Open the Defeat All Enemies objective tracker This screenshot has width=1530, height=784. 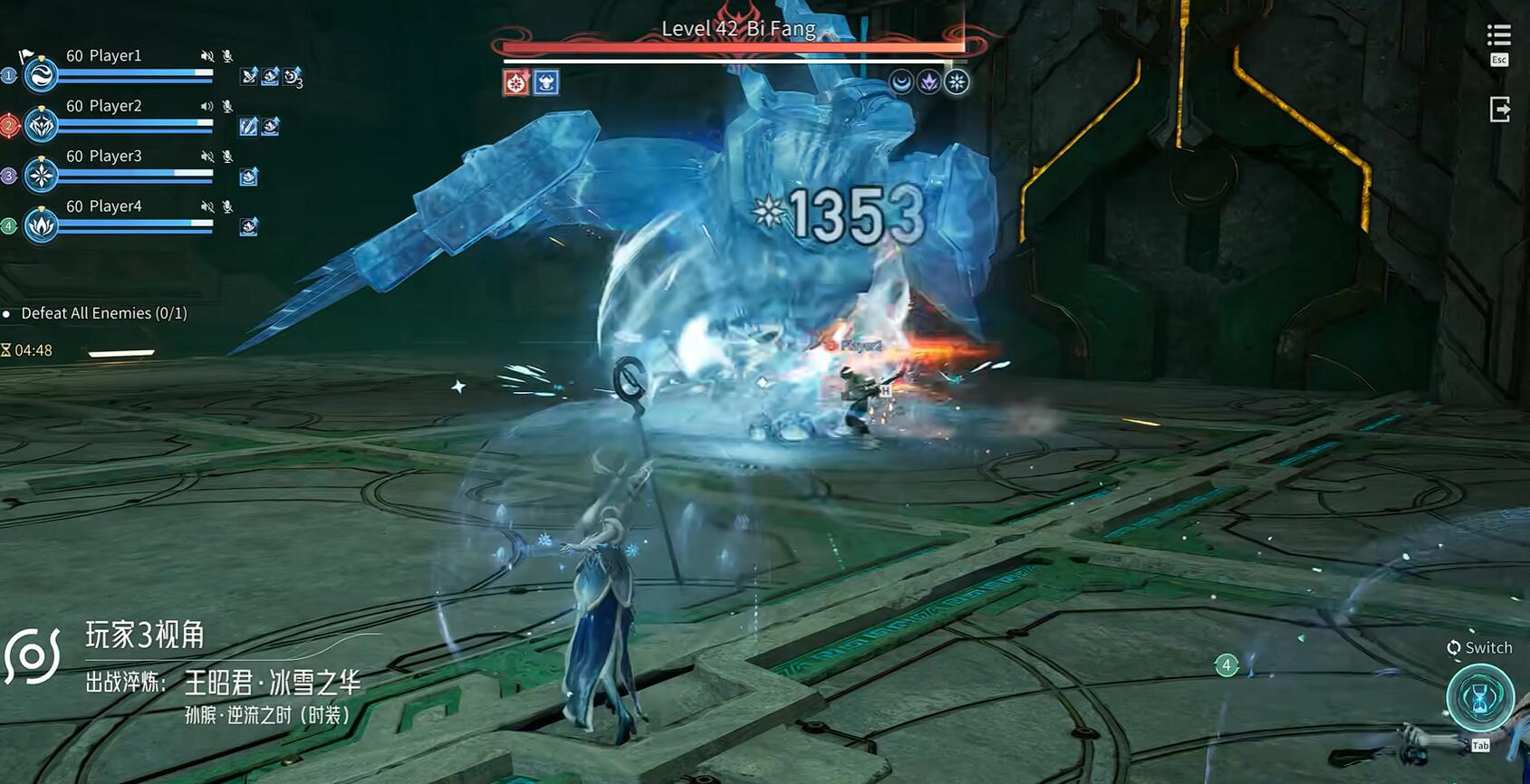click(103, 313)
